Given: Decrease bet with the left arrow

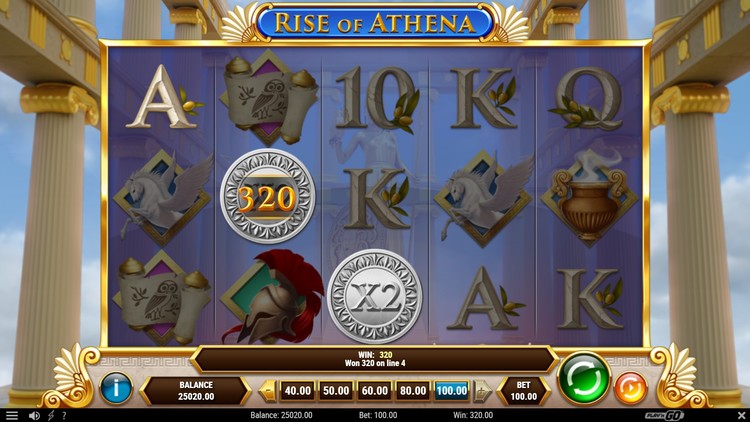Looking at the screenshot, I should [268, 391].
